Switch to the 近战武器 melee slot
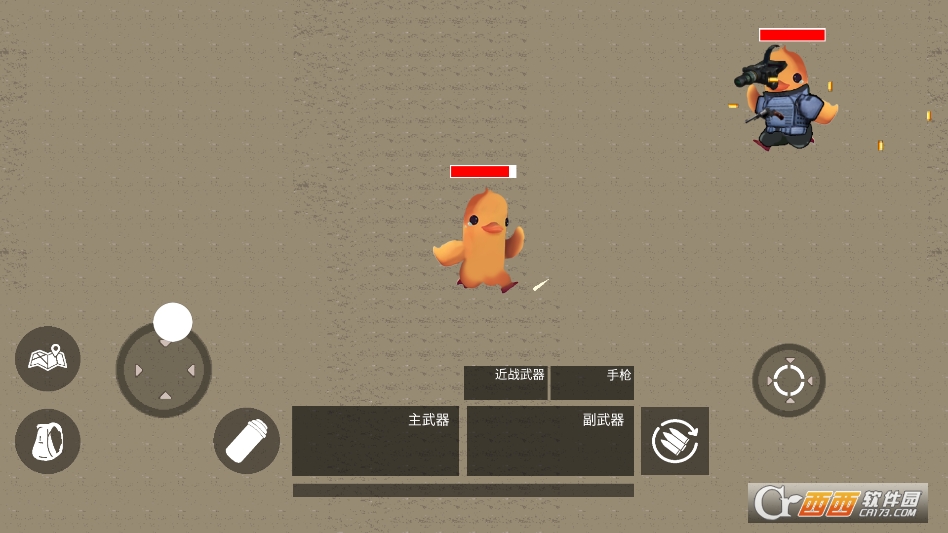The image size is (948, 533). 505,383
